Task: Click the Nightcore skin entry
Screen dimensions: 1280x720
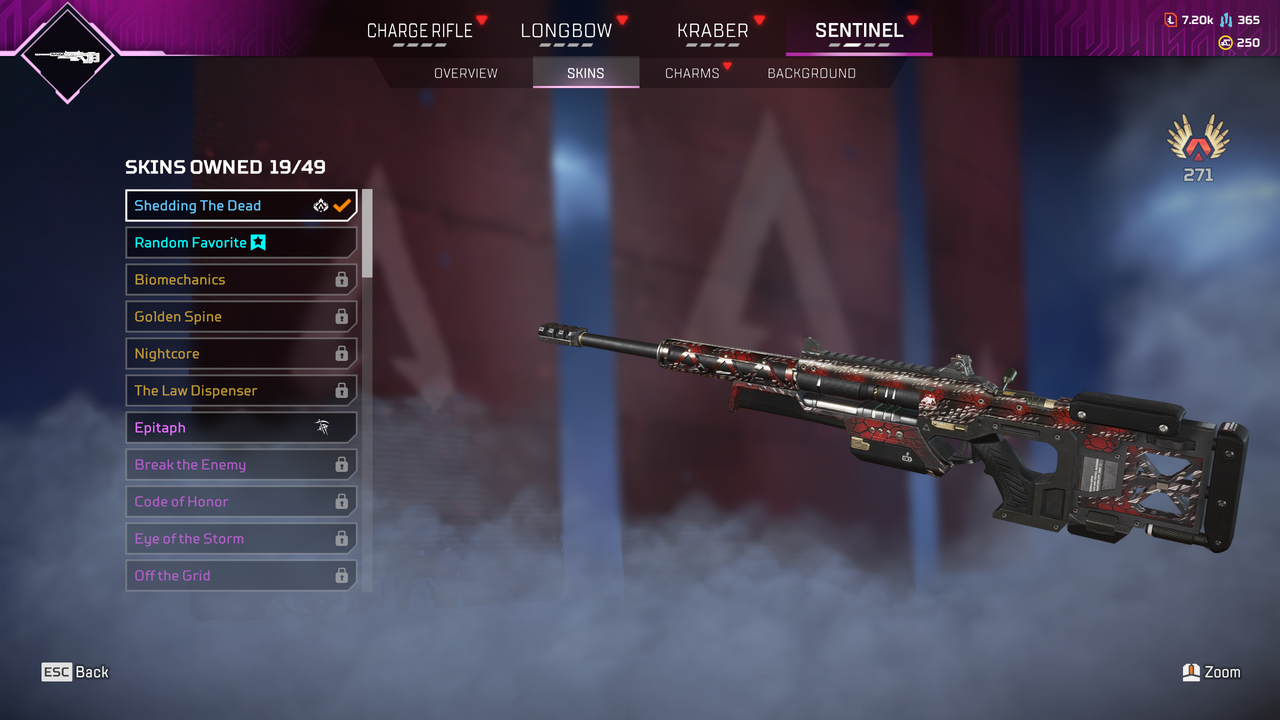Action: 240,354
